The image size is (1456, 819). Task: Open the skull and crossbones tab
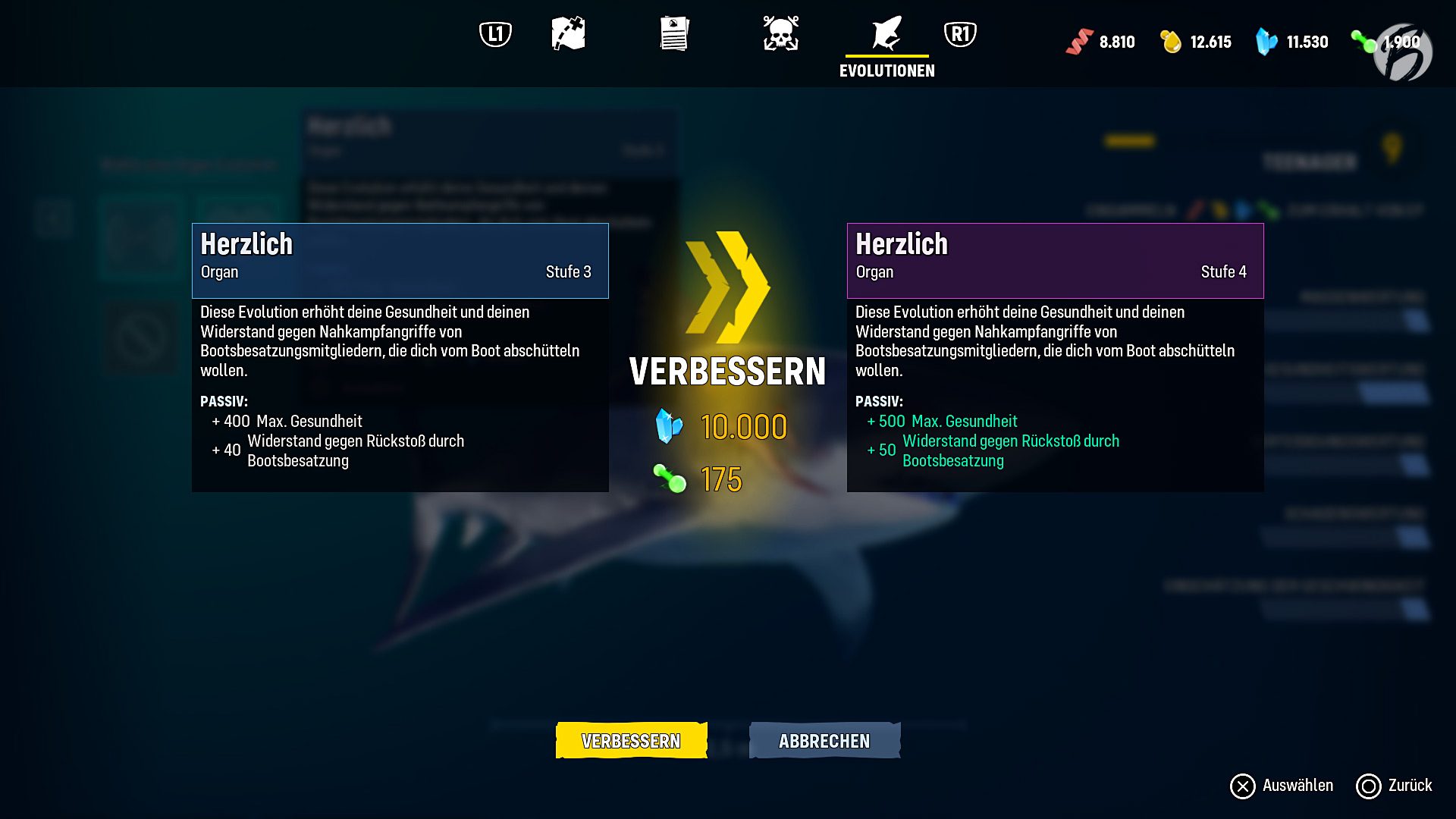pos(780,34)
